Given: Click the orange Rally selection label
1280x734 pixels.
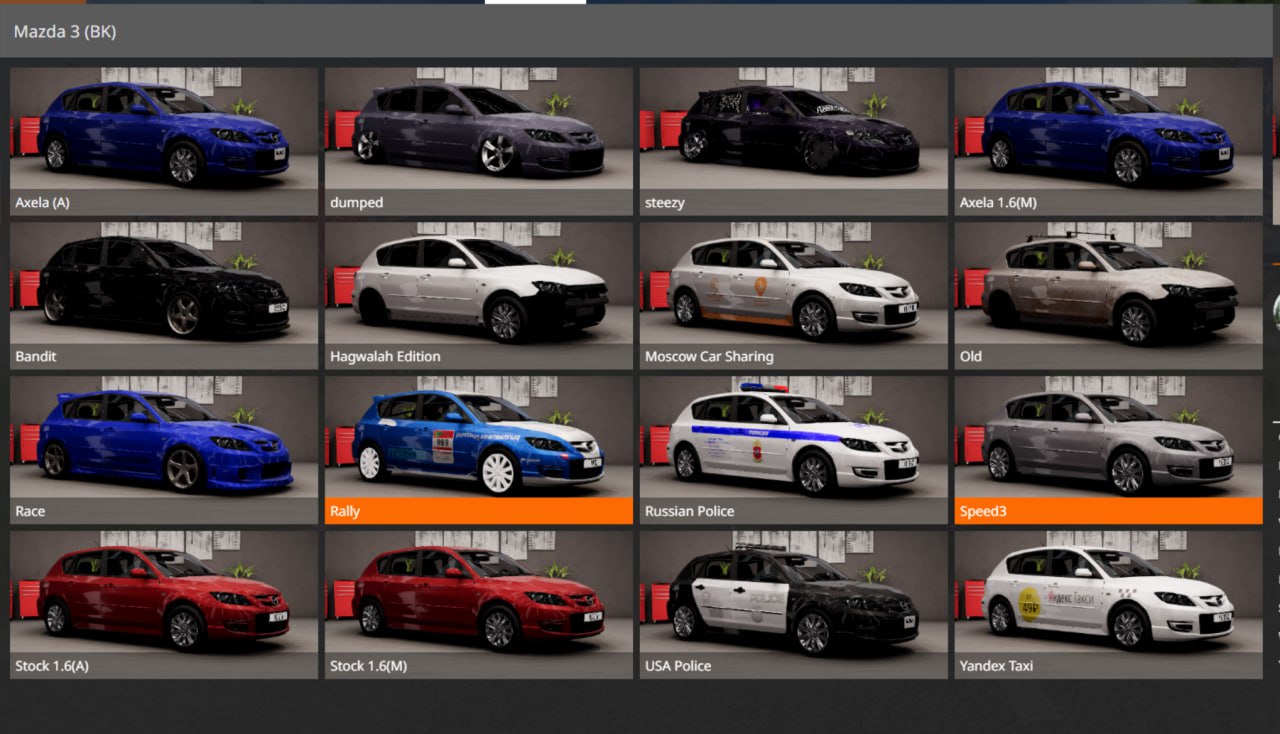Looking at the screenshot, I should [344, 510].
